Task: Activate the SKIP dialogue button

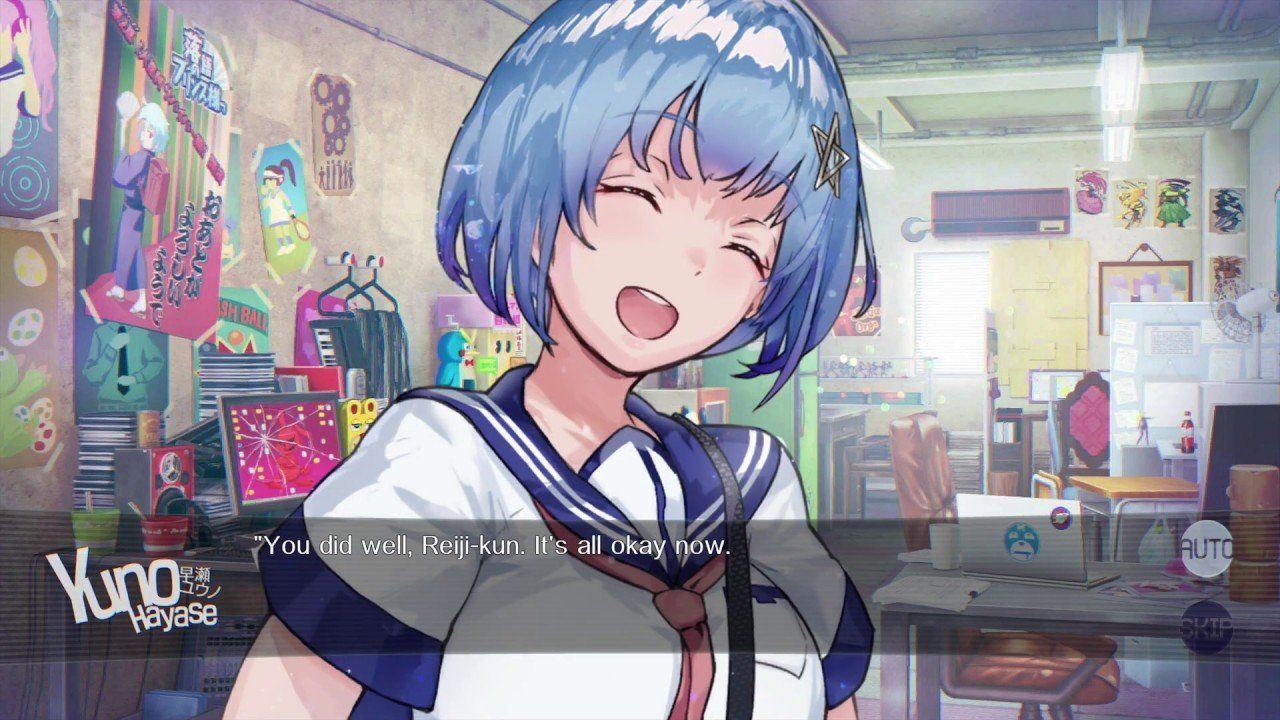Action: [x=1207, y=626]
